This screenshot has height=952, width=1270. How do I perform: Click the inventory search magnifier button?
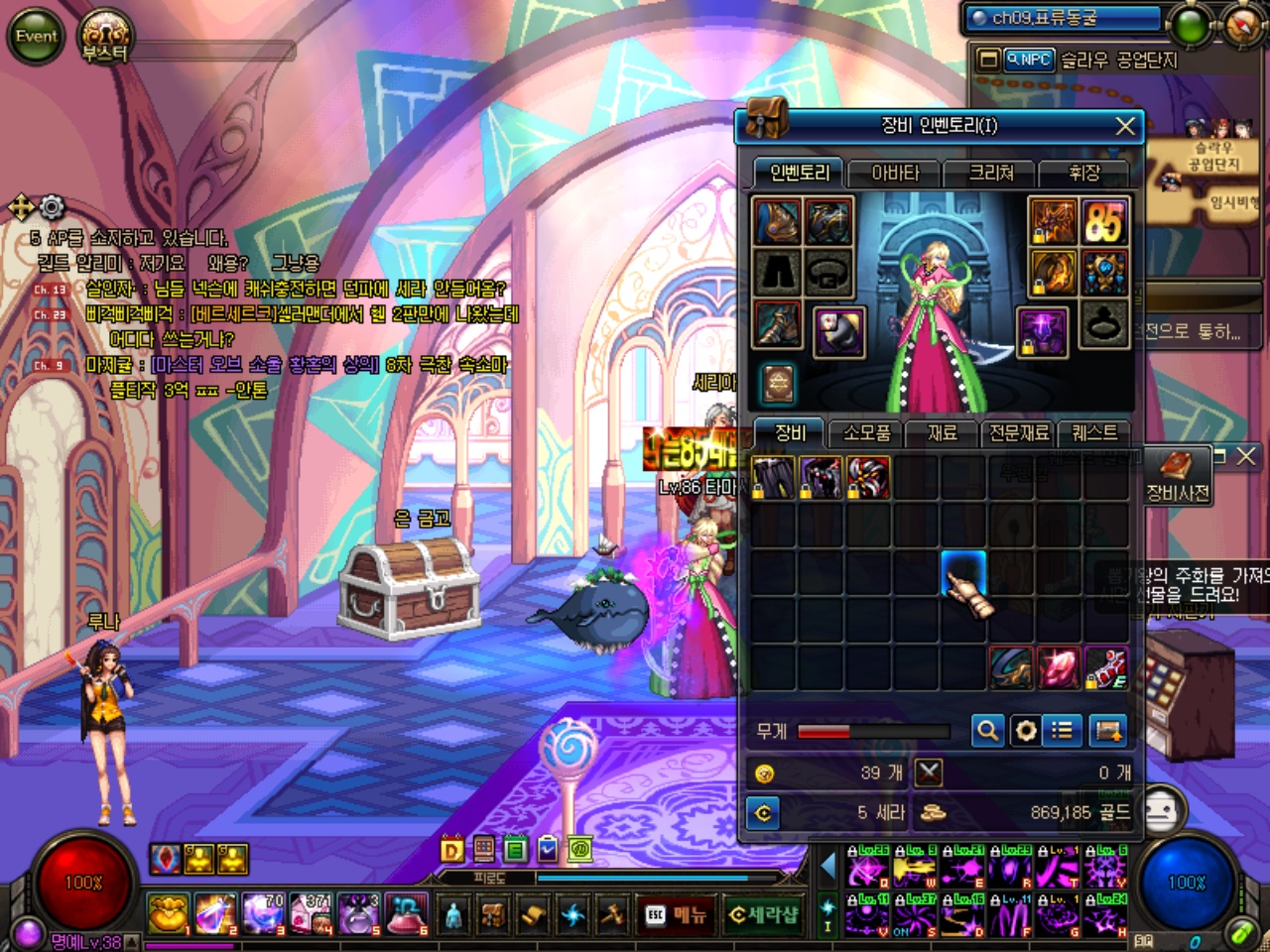coord(987,731)
